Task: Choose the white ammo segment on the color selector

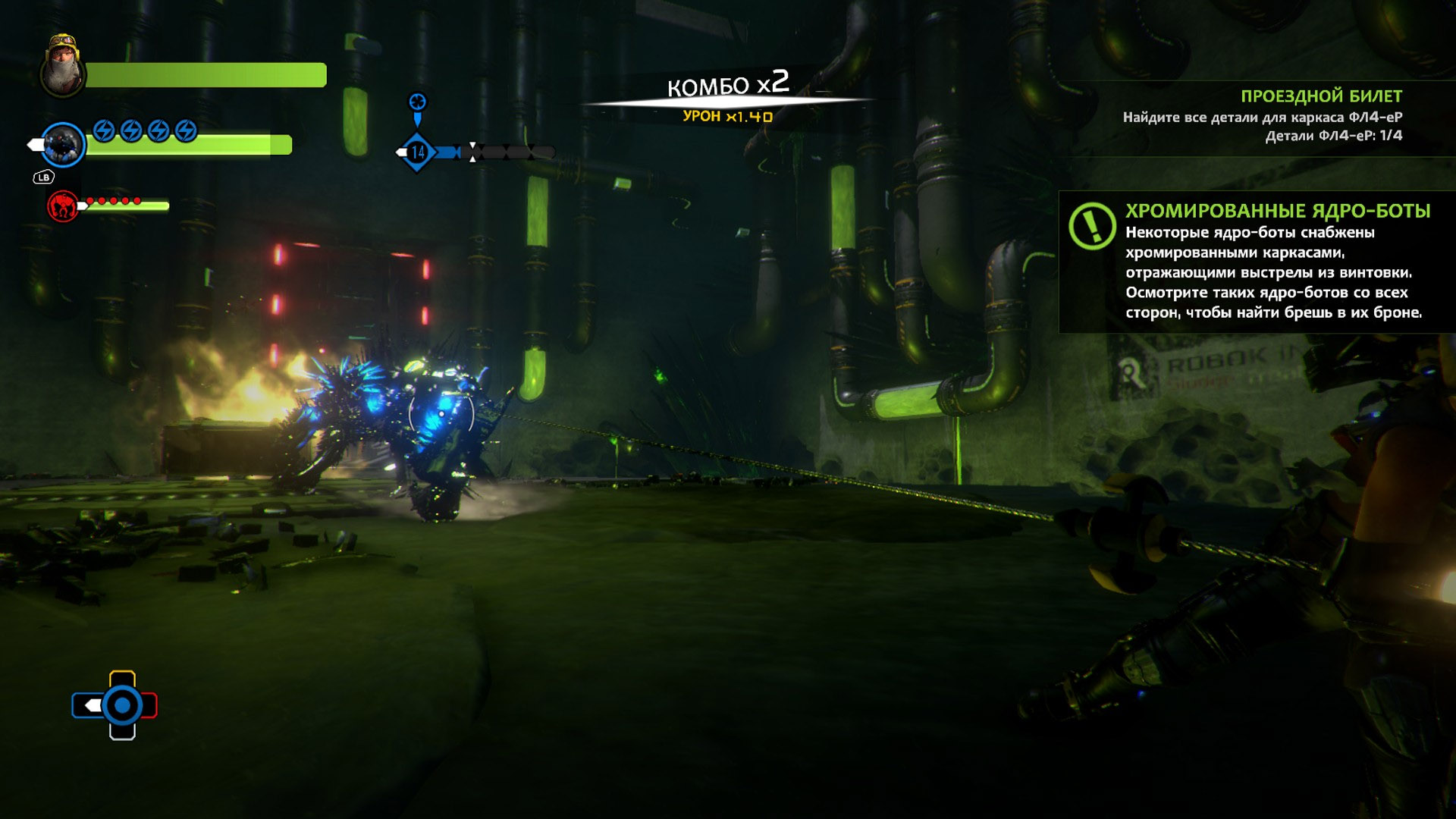Action: point(122,732)
